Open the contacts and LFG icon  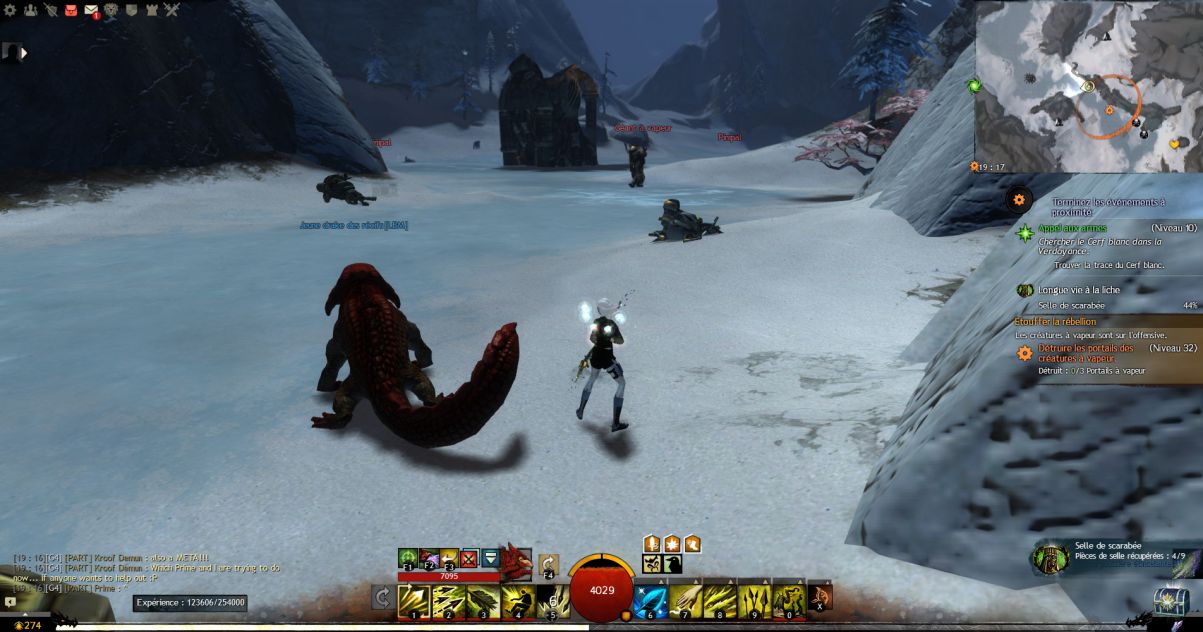point(30,10)
